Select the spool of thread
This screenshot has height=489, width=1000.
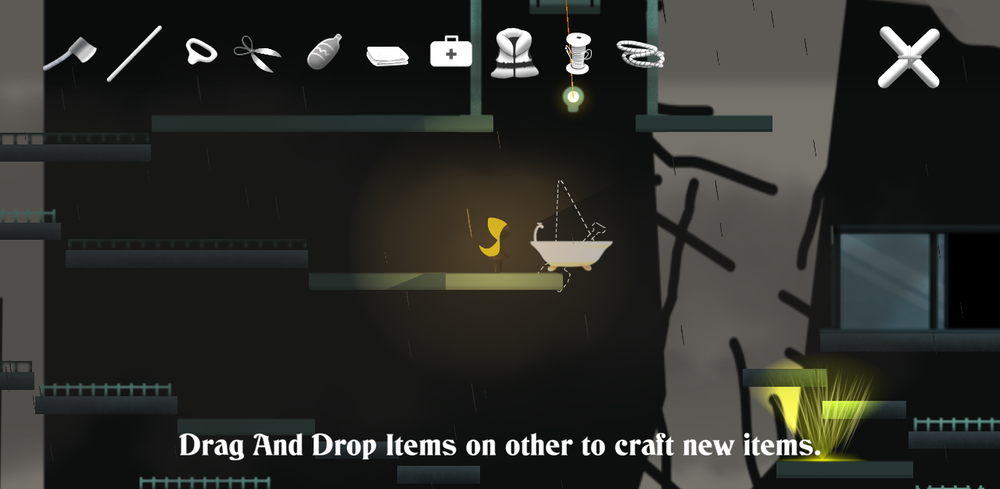tap(578, 52)
